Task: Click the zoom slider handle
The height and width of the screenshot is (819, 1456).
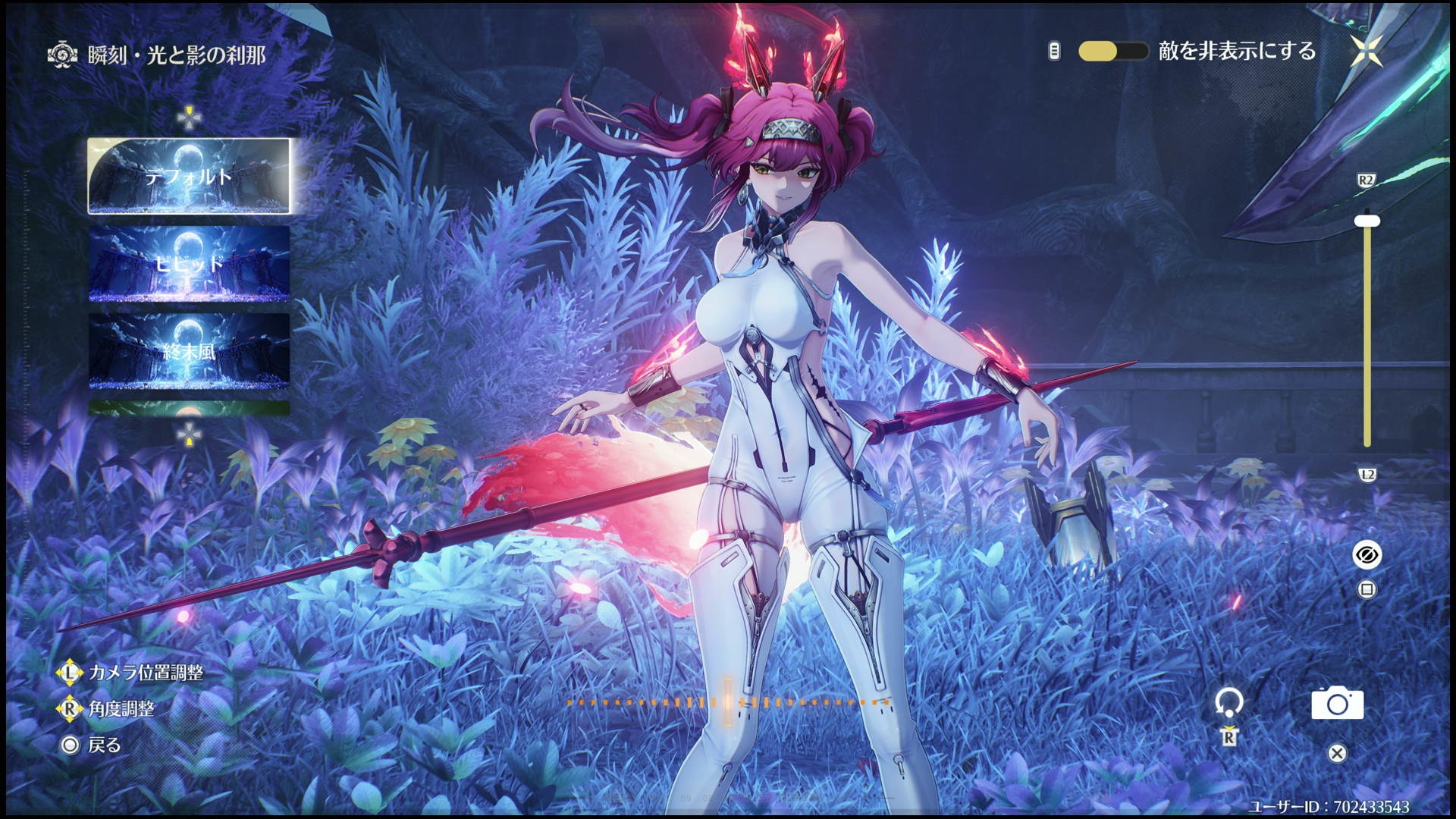Action: 1367,221
